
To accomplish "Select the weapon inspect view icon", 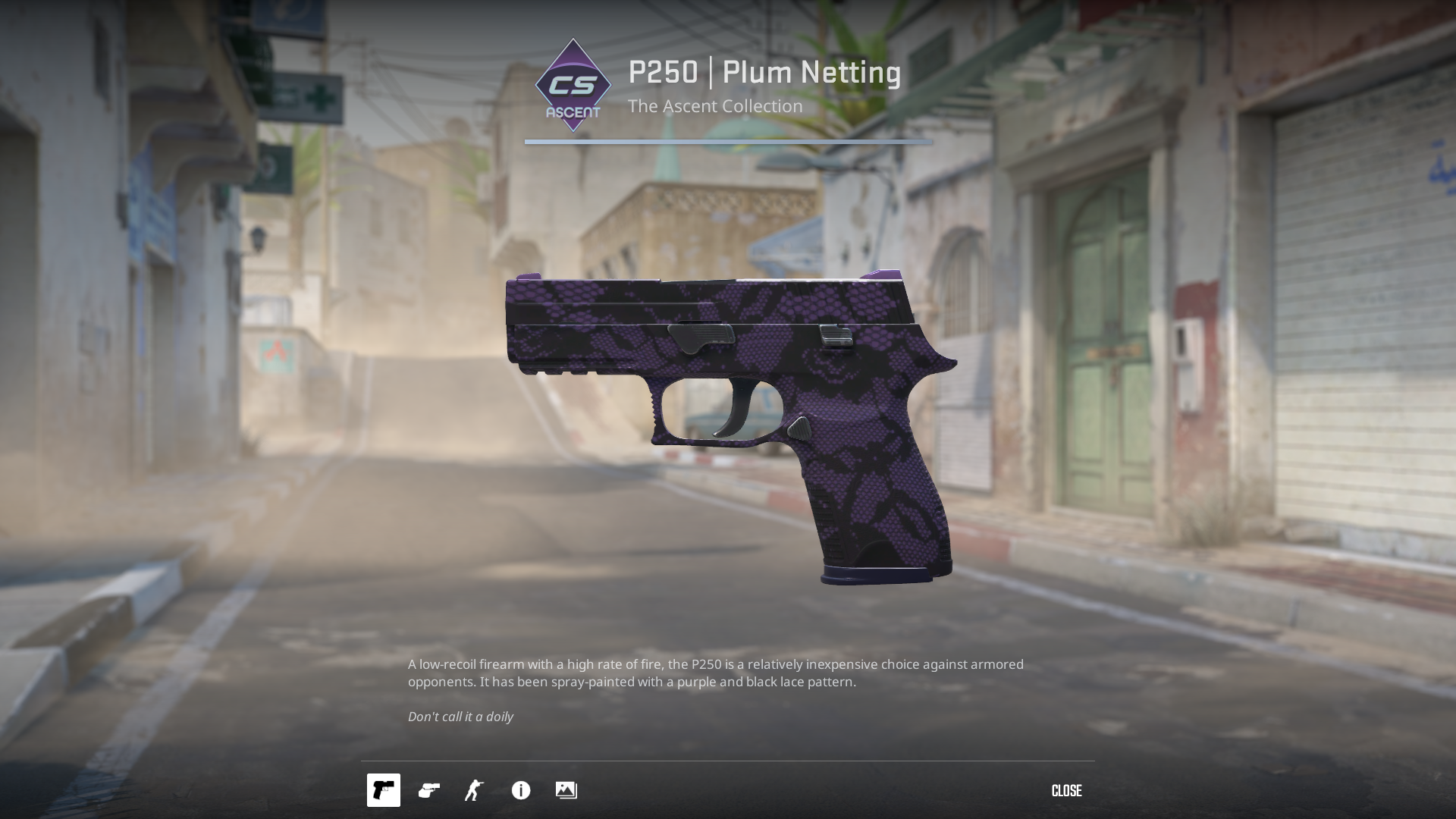I will click(x=383, y=790).
